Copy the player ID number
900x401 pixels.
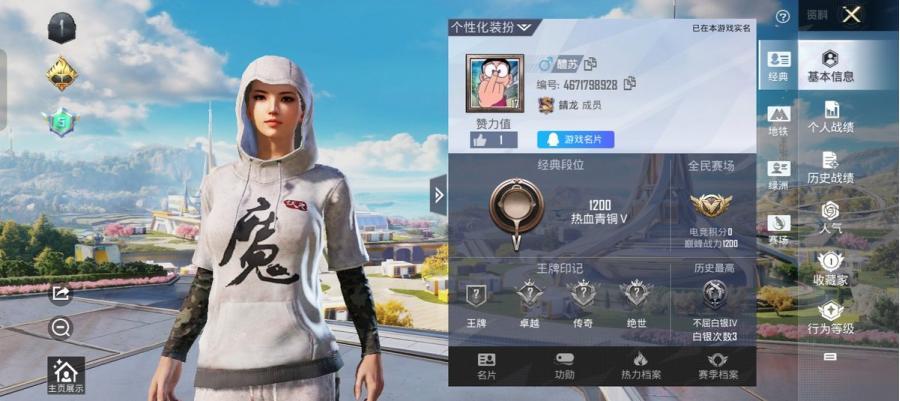pos(630,84)
